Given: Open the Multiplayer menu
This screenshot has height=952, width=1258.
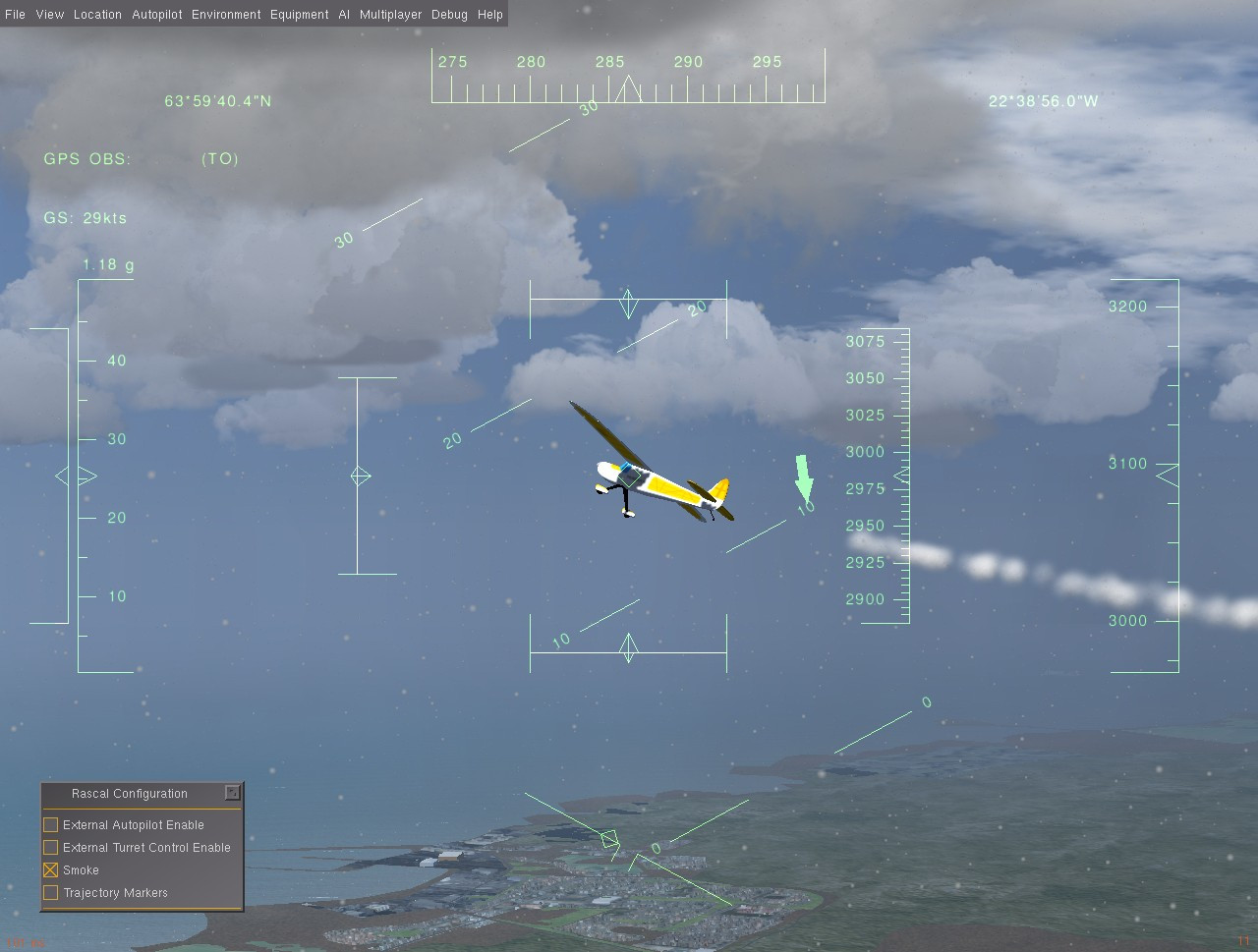Looking at the screenshot, I should [x=389, y=14].
